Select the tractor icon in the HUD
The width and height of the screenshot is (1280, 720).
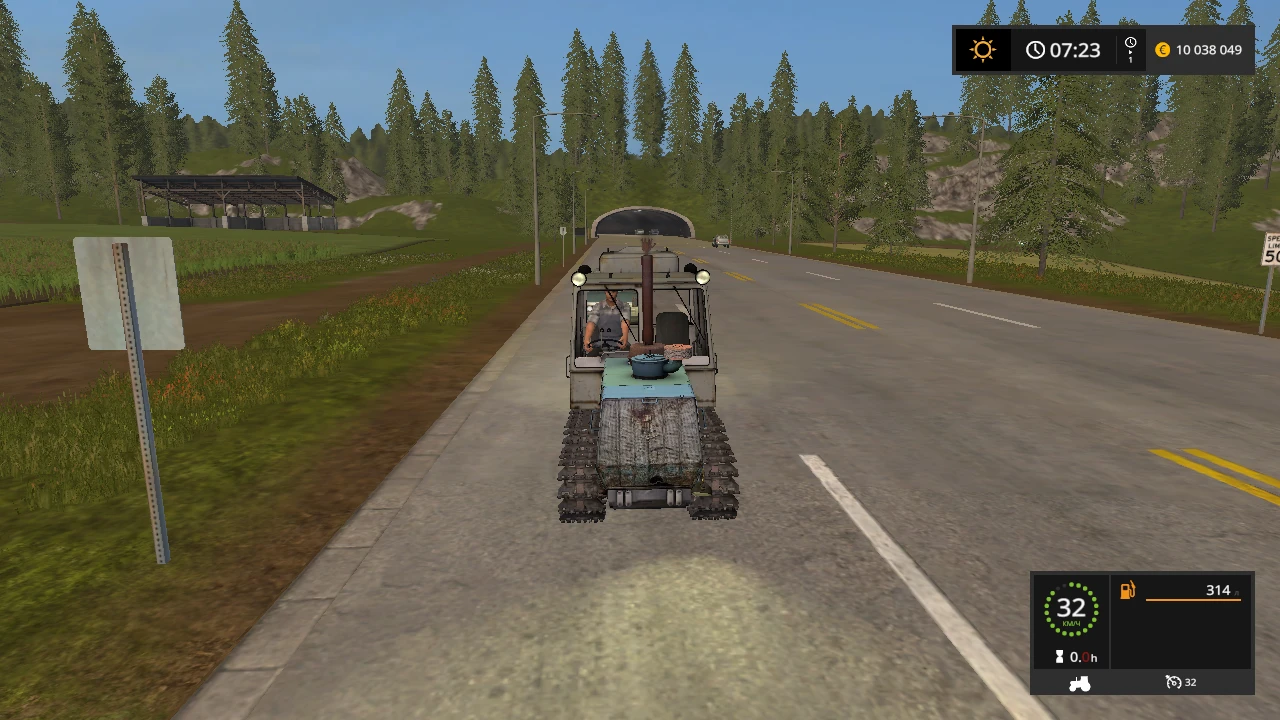[x=1080, y=682]
